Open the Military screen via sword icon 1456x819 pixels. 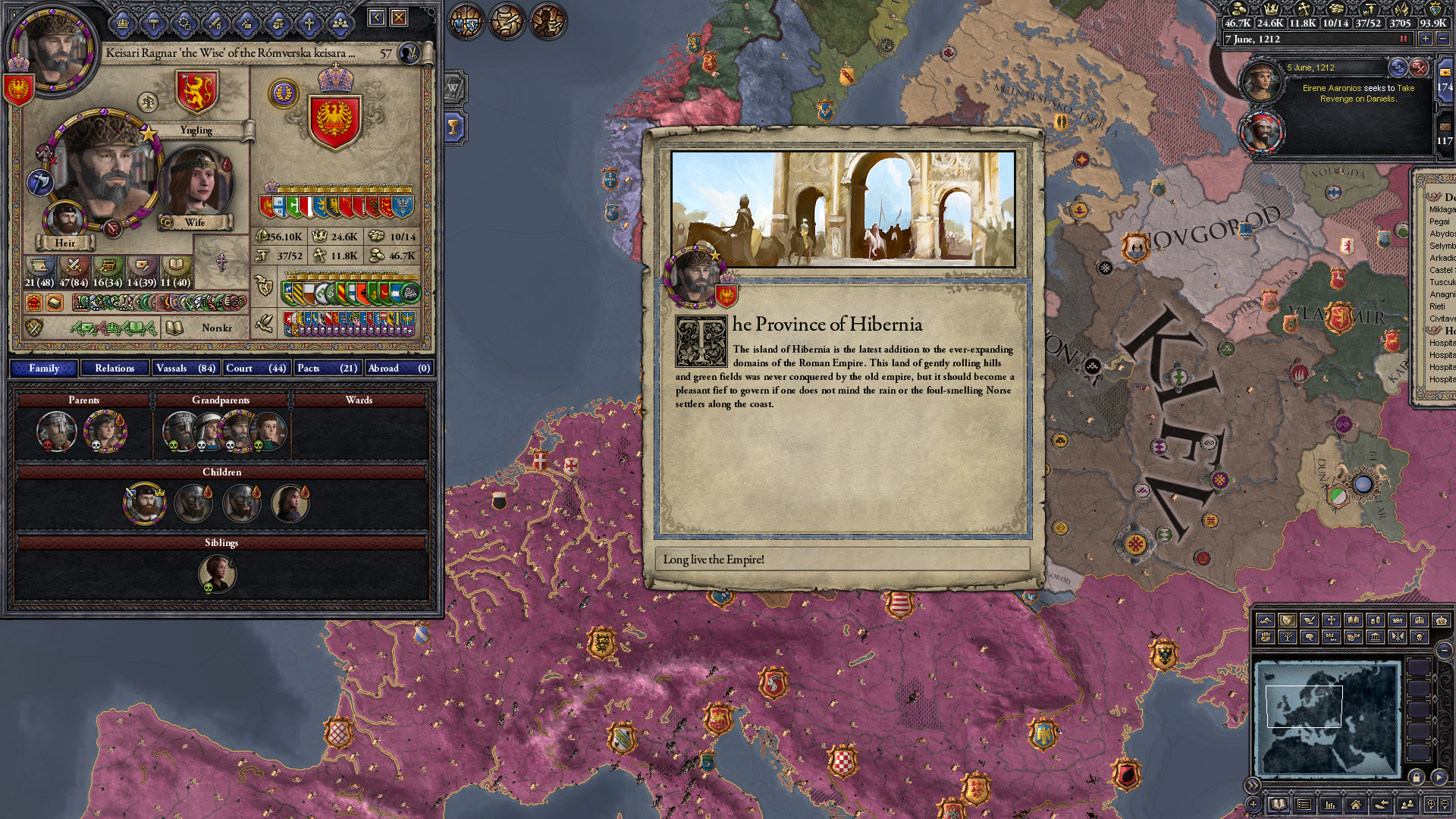point(215,24)
